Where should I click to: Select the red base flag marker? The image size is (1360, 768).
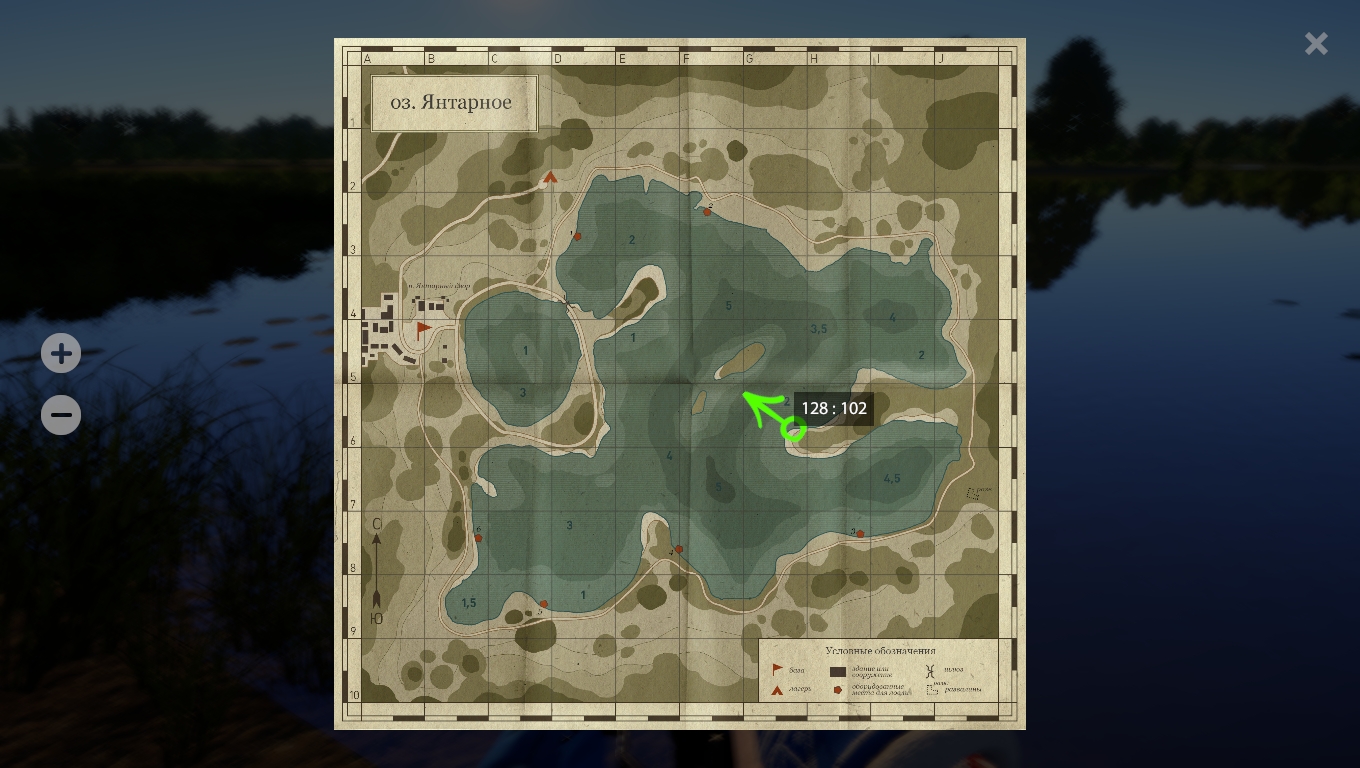(x=424, y=328)
